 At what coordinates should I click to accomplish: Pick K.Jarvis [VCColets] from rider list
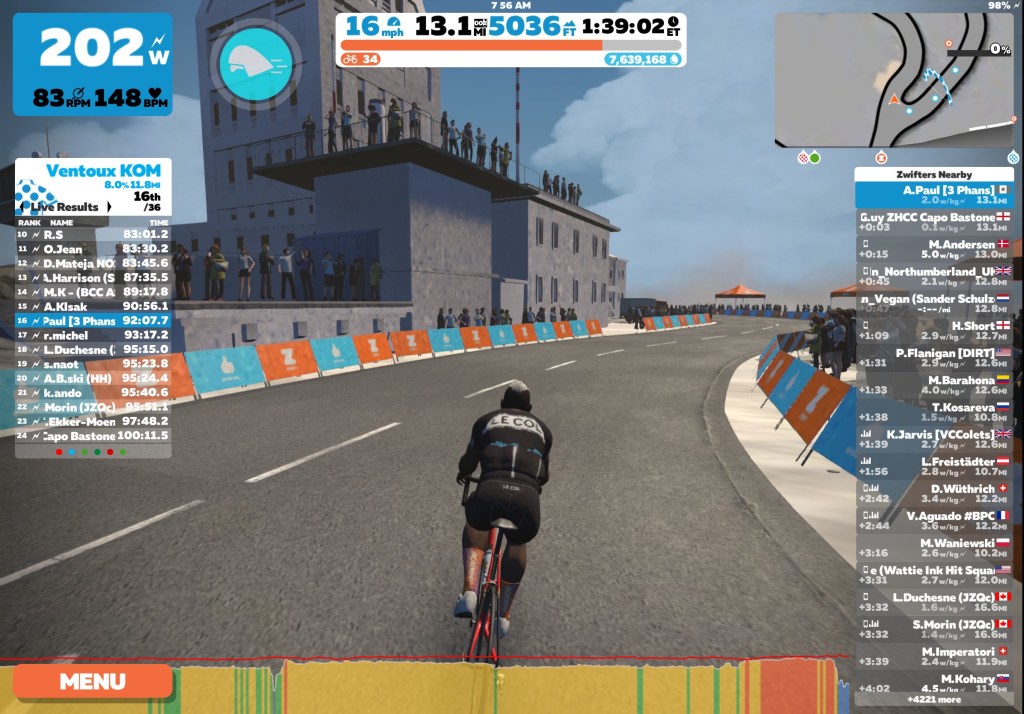[934, 439]
